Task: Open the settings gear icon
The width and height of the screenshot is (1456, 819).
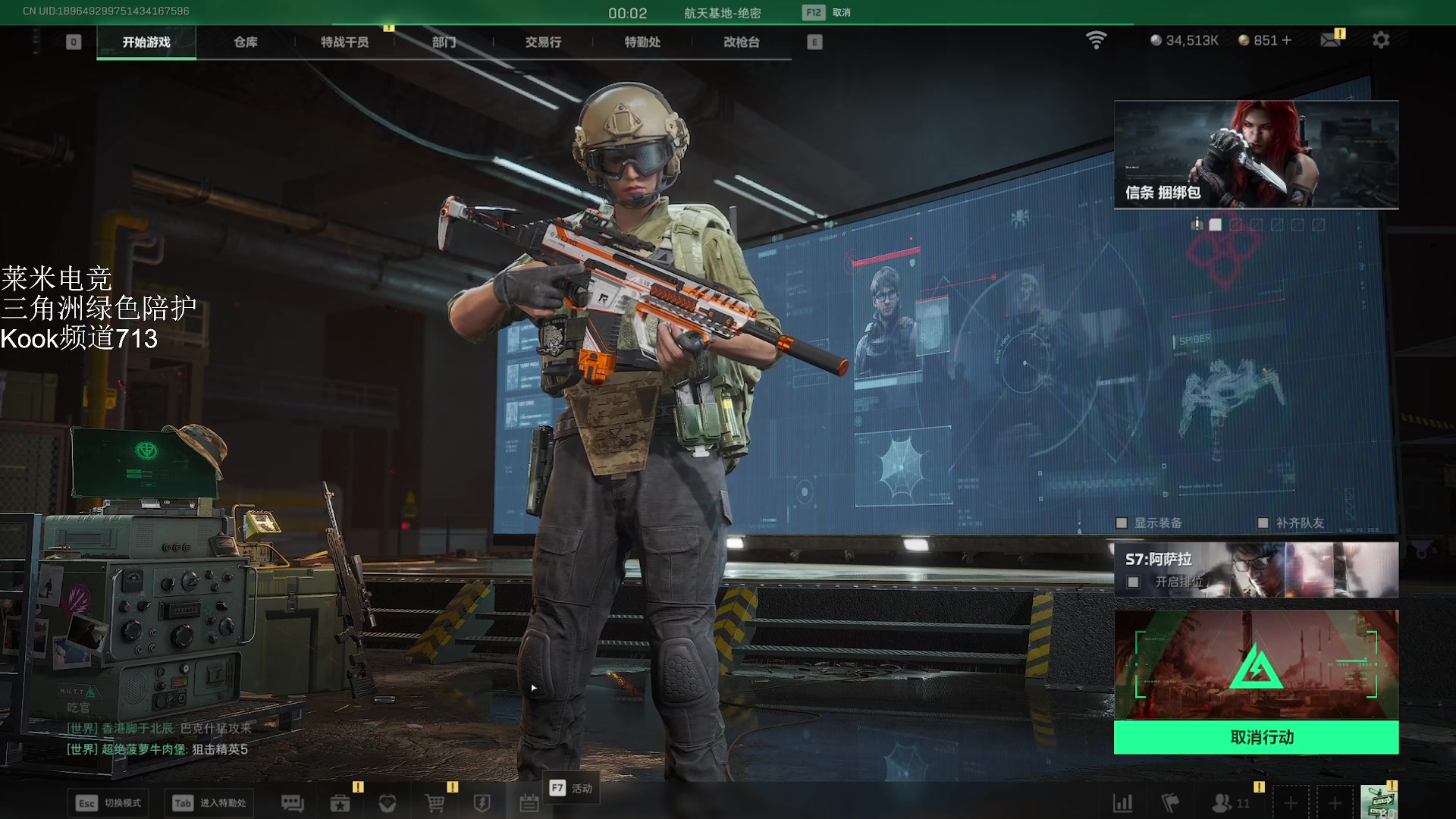Action: click(1381, 40)
